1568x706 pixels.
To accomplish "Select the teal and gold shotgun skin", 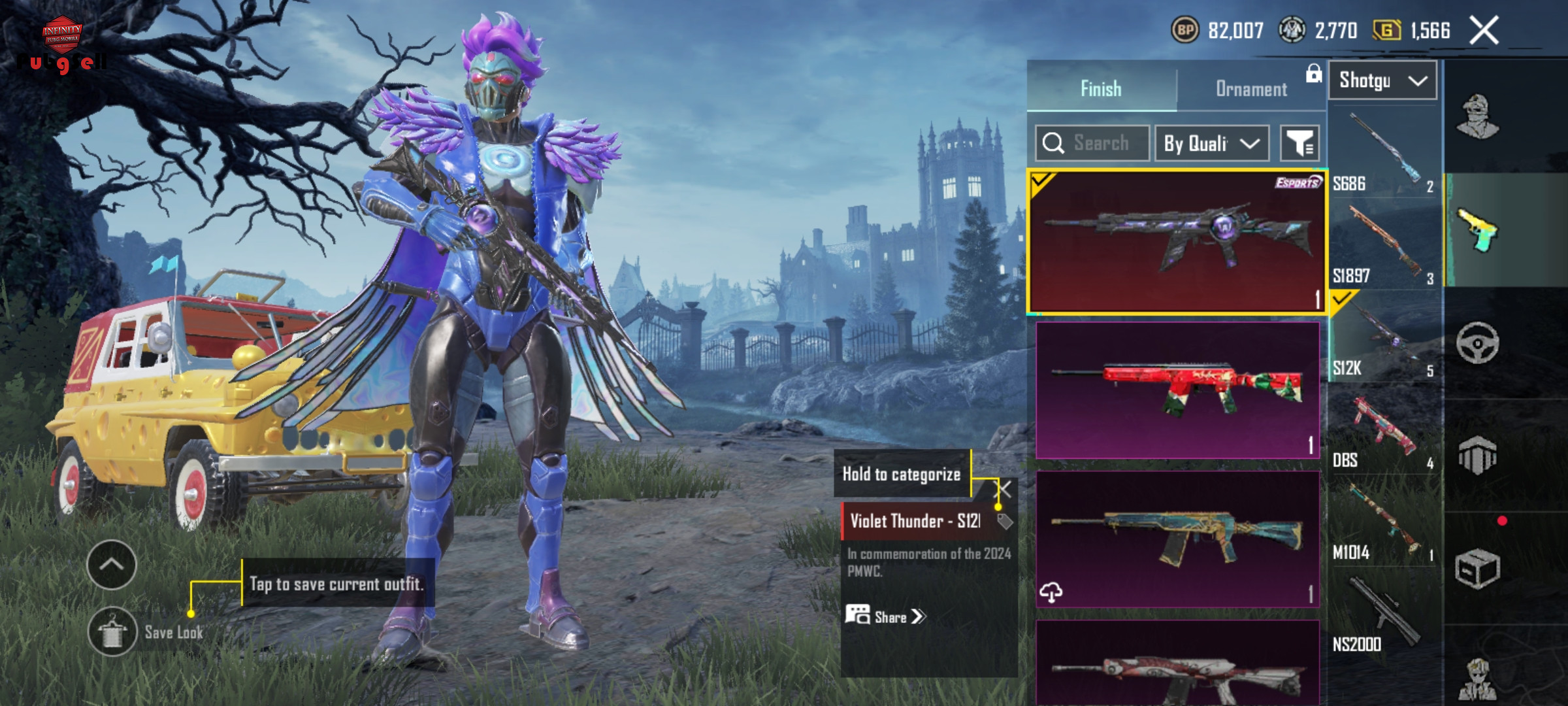I will 1177,539.
